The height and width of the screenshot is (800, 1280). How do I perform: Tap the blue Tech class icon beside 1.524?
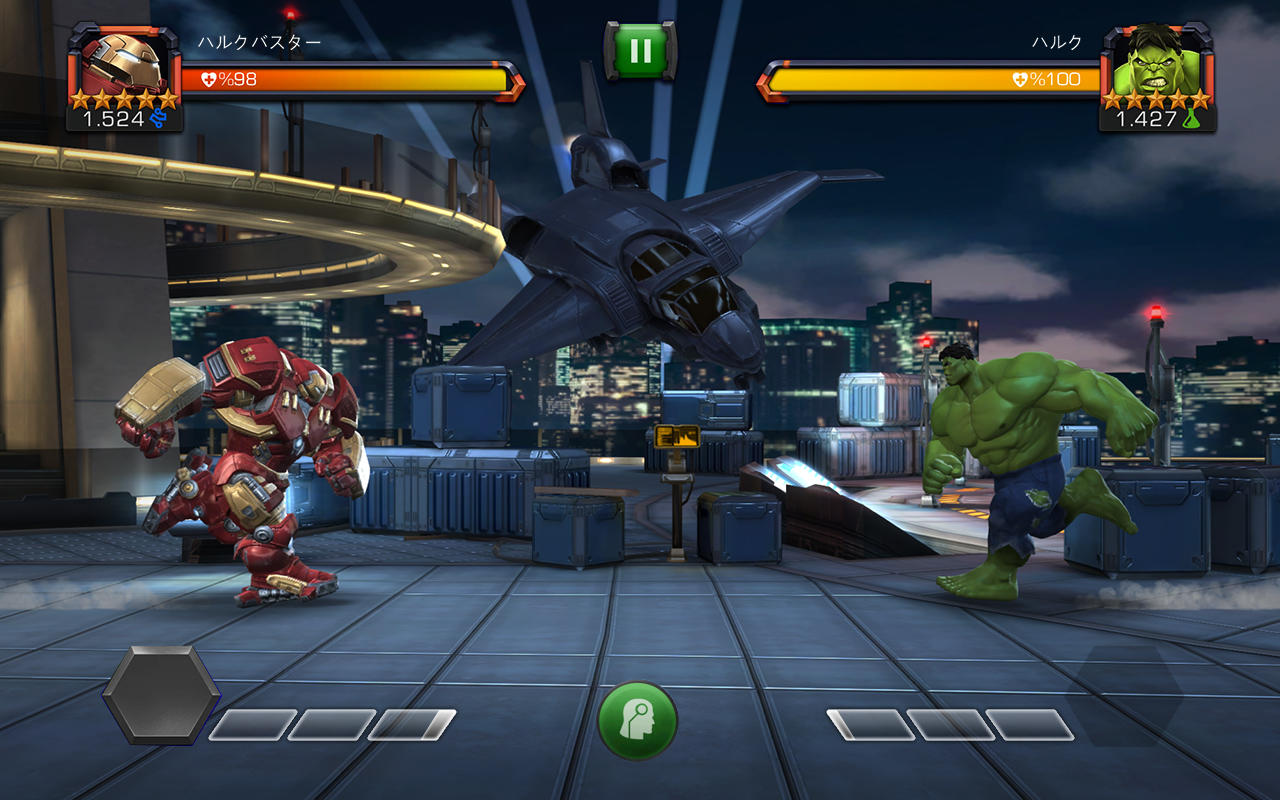[160, 117]
